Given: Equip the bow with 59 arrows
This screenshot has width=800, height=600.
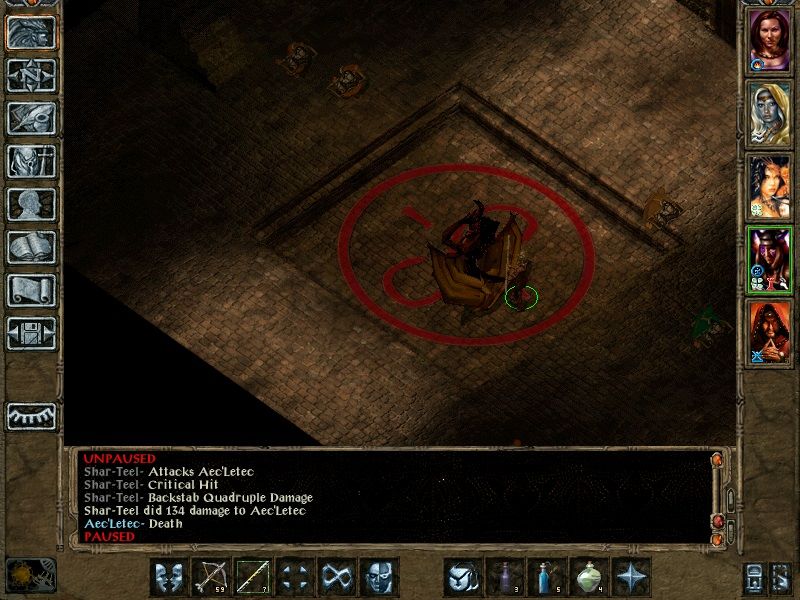Looking at the screenshot, I should [211, 577].
